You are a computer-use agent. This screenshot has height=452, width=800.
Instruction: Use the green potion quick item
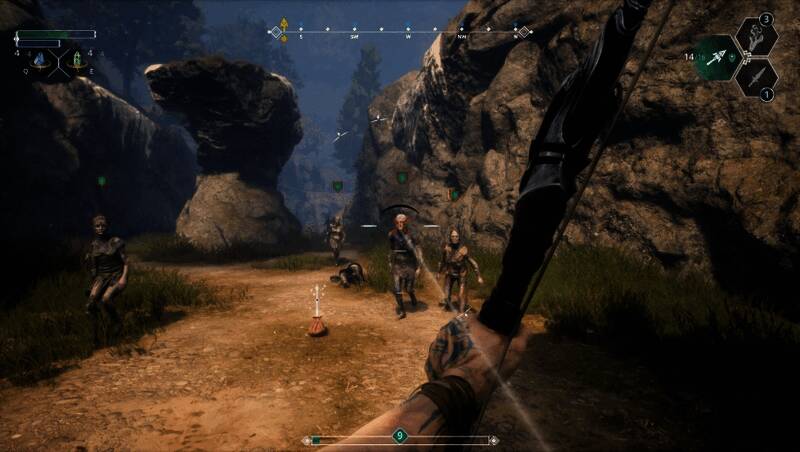click(76, 59)
